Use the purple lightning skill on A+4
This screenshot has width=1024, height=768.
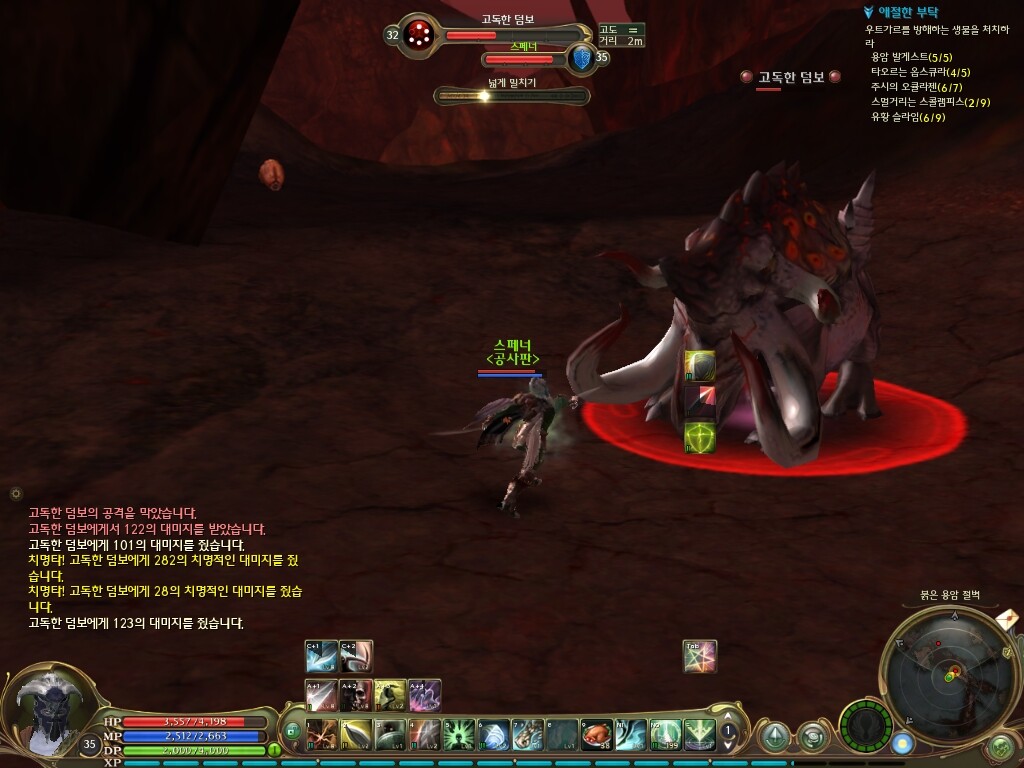425,695
